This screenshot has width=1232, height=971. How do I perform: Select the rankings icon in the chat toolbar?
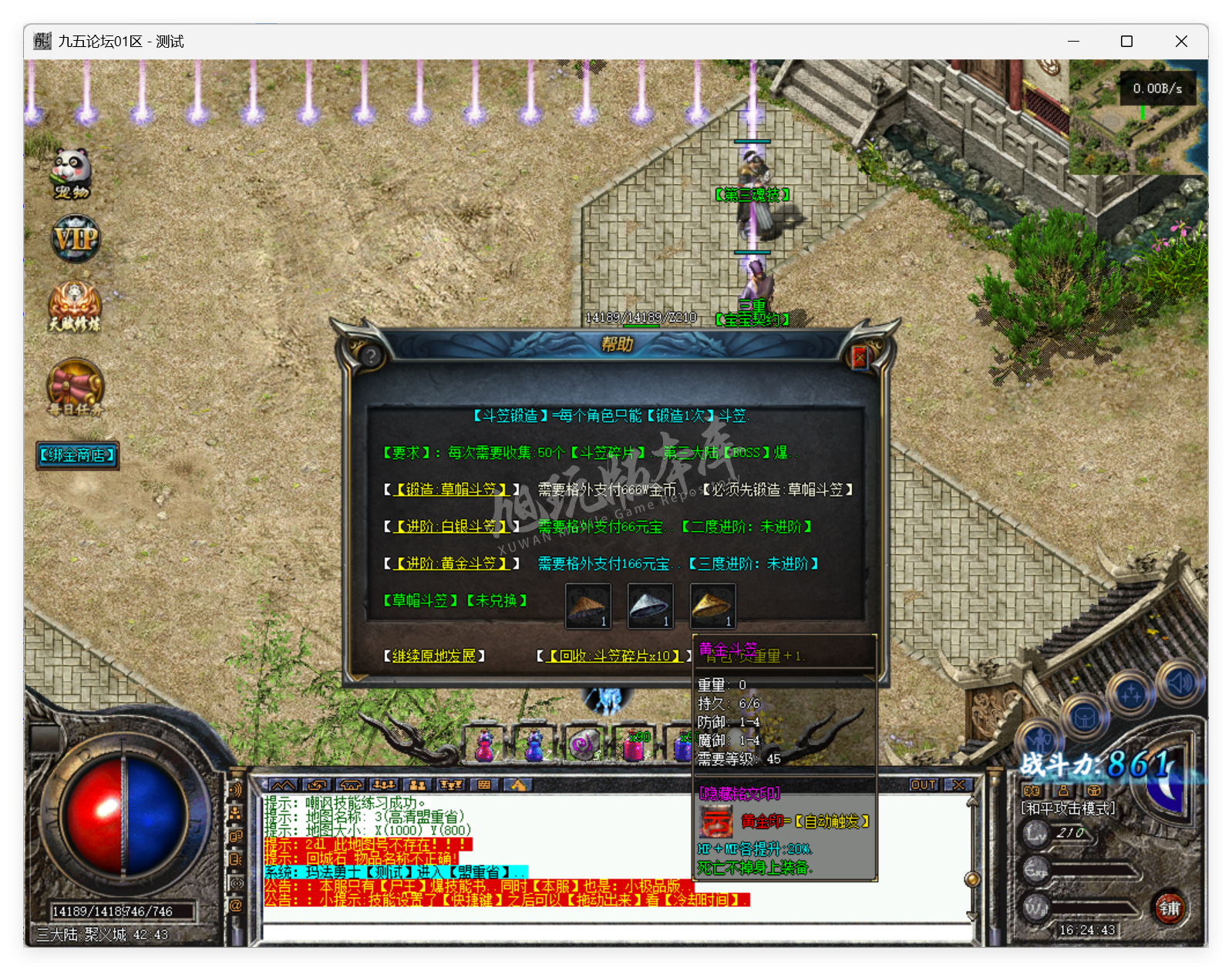(451, 785)
